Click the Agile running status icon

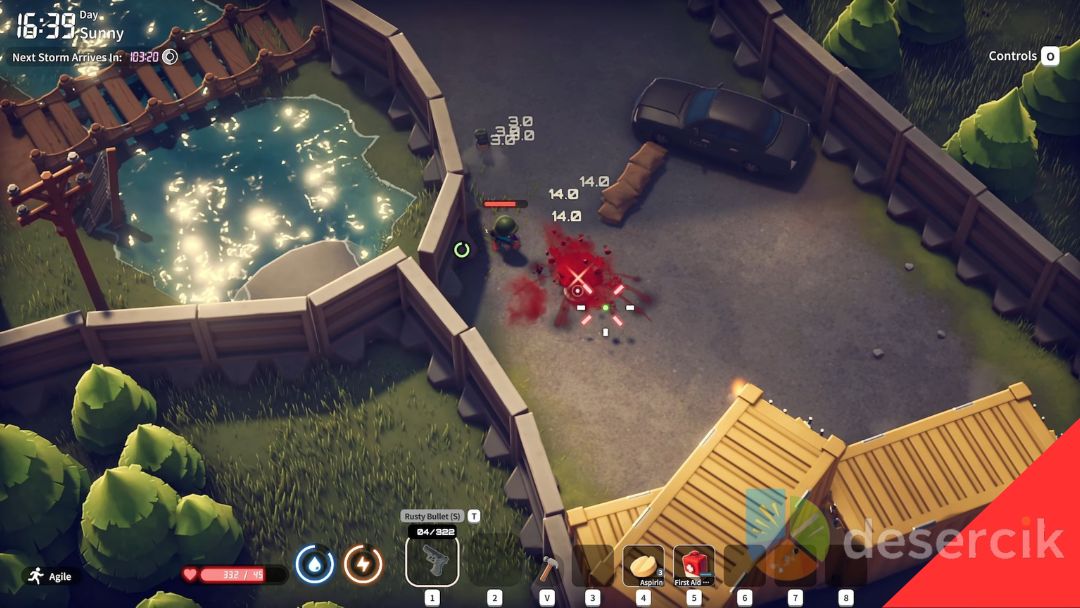[x=36, y=575]
